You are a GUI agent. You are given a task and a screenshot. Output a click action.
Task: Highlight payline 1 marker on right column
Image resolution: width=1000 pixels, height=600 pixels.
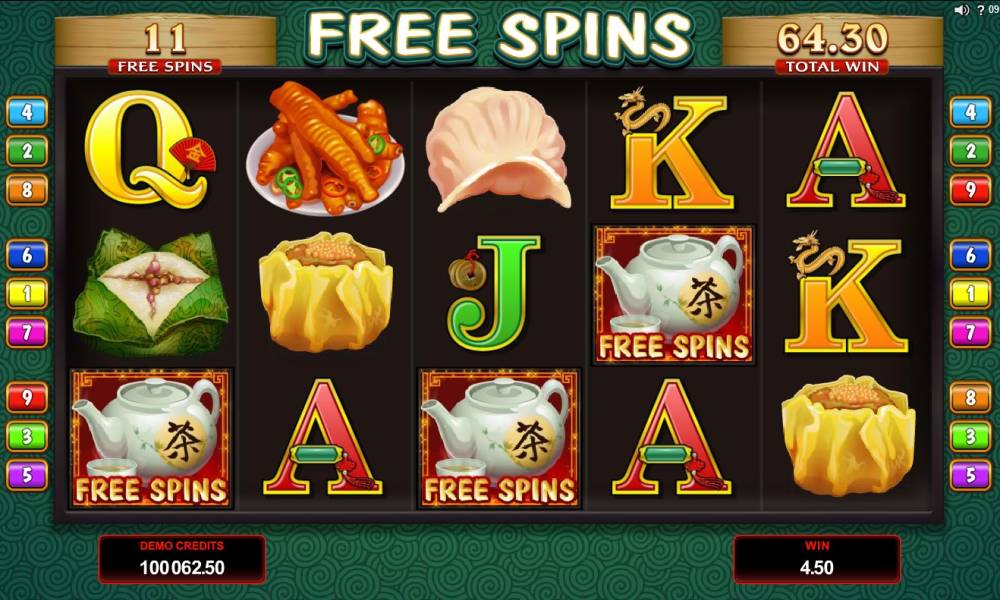pyautogui.click(x=970, y=293)
